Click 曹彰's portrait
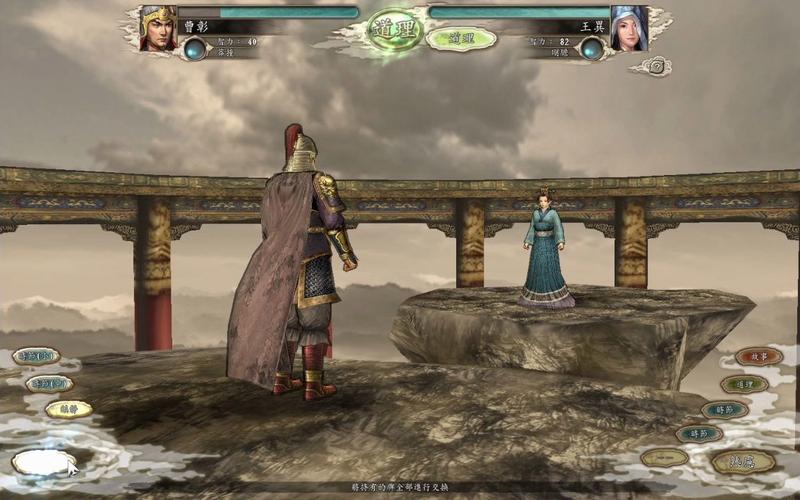 tap(158, 28)
